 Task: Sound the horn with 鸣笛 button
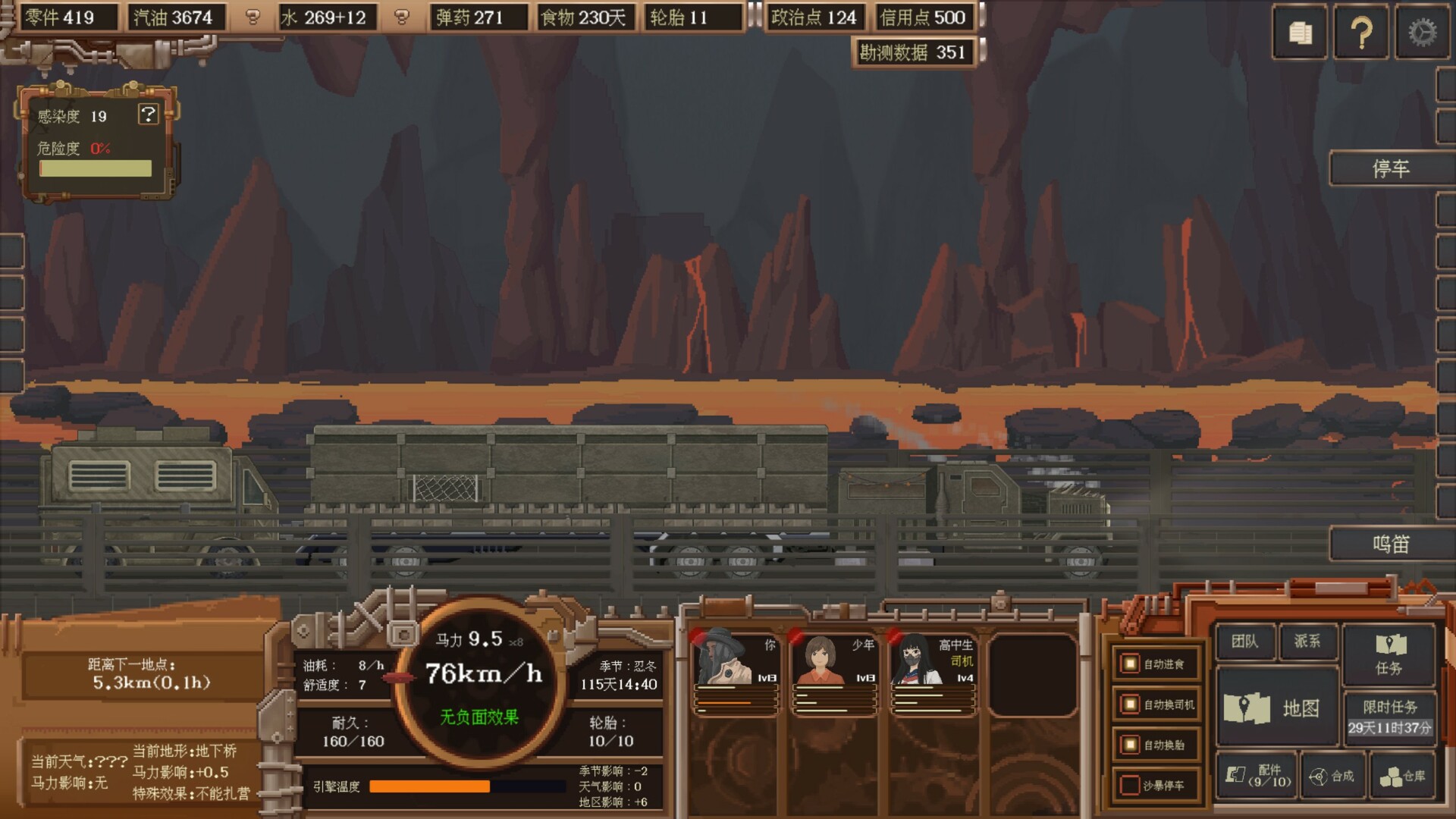coord(1391,544)
